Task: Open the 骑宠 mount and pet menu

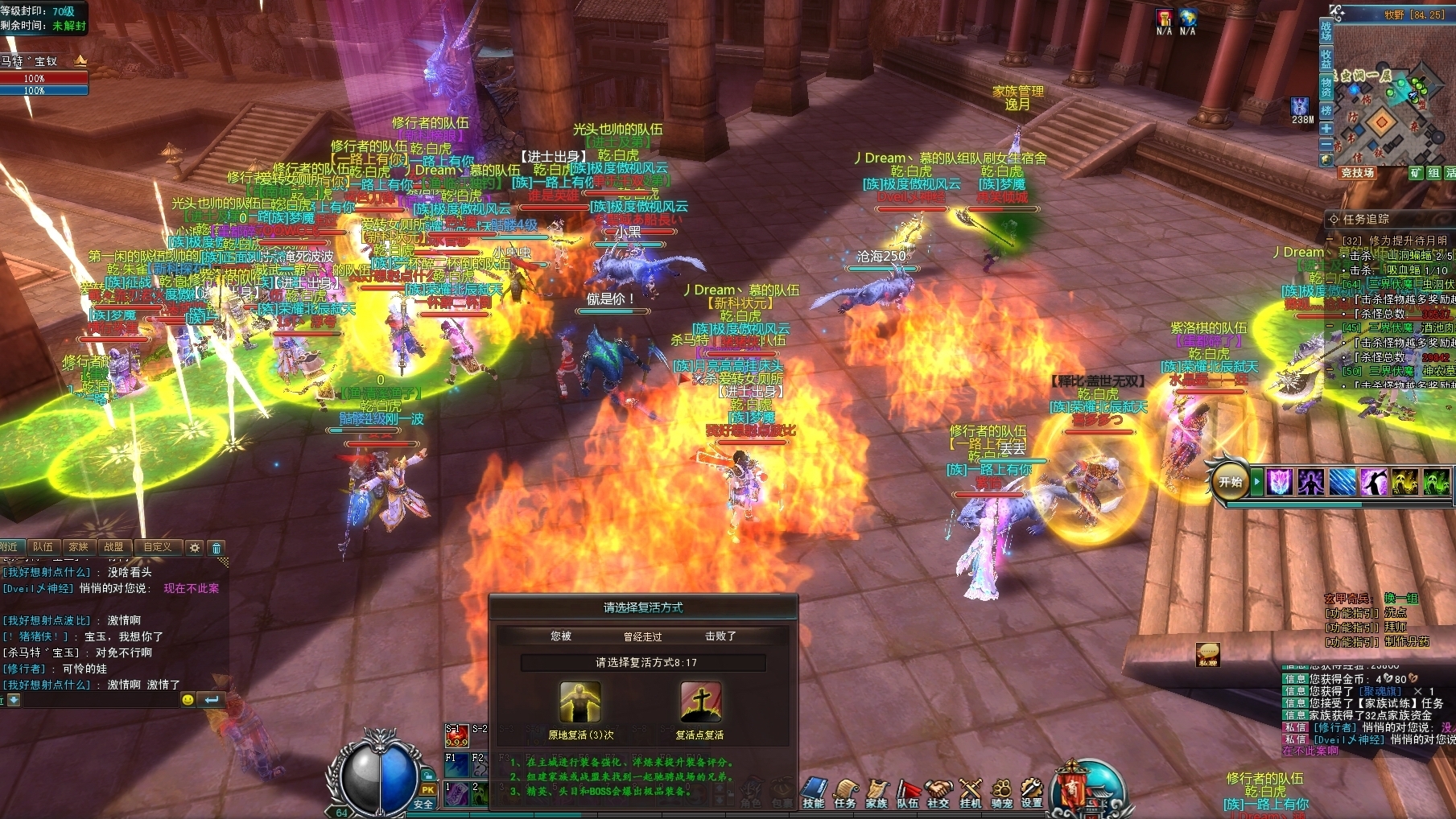Action: (x=1001, y=792)
